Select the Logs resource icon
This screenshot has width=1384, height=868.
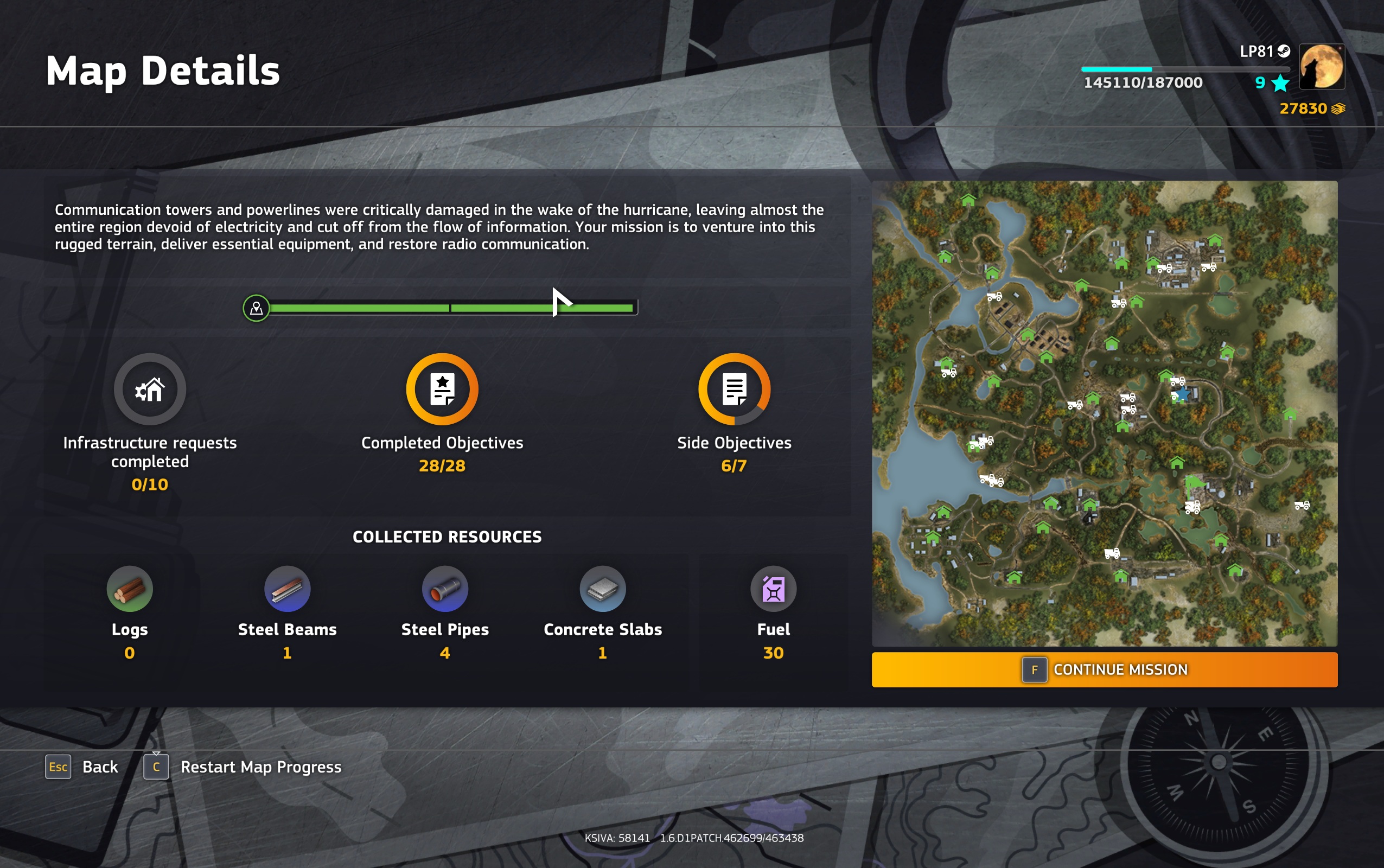[x=129, y=589]
